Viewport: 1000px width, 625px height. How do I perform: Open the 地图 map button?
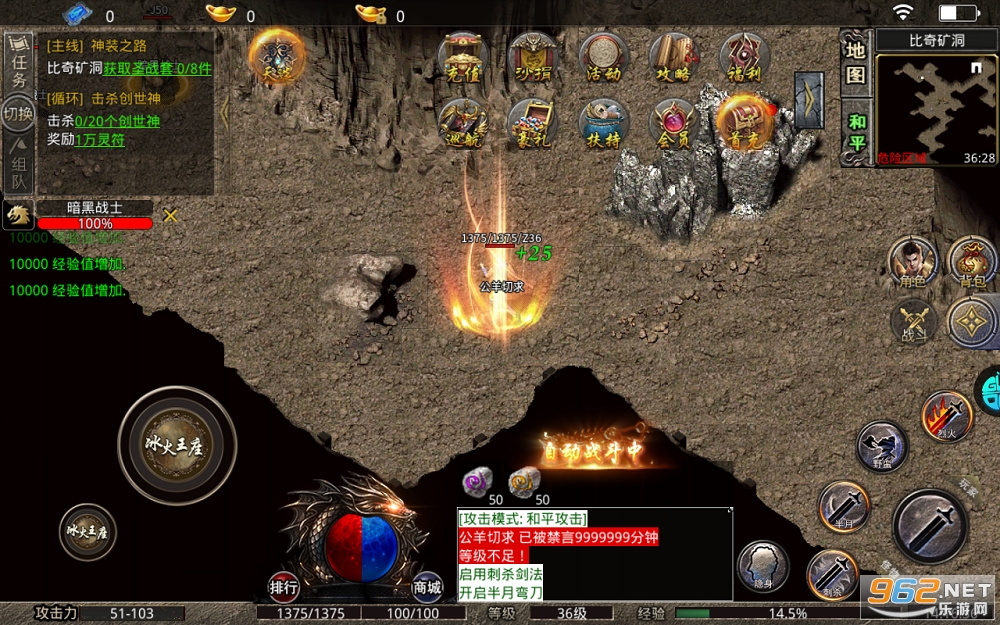pos(855,62)
